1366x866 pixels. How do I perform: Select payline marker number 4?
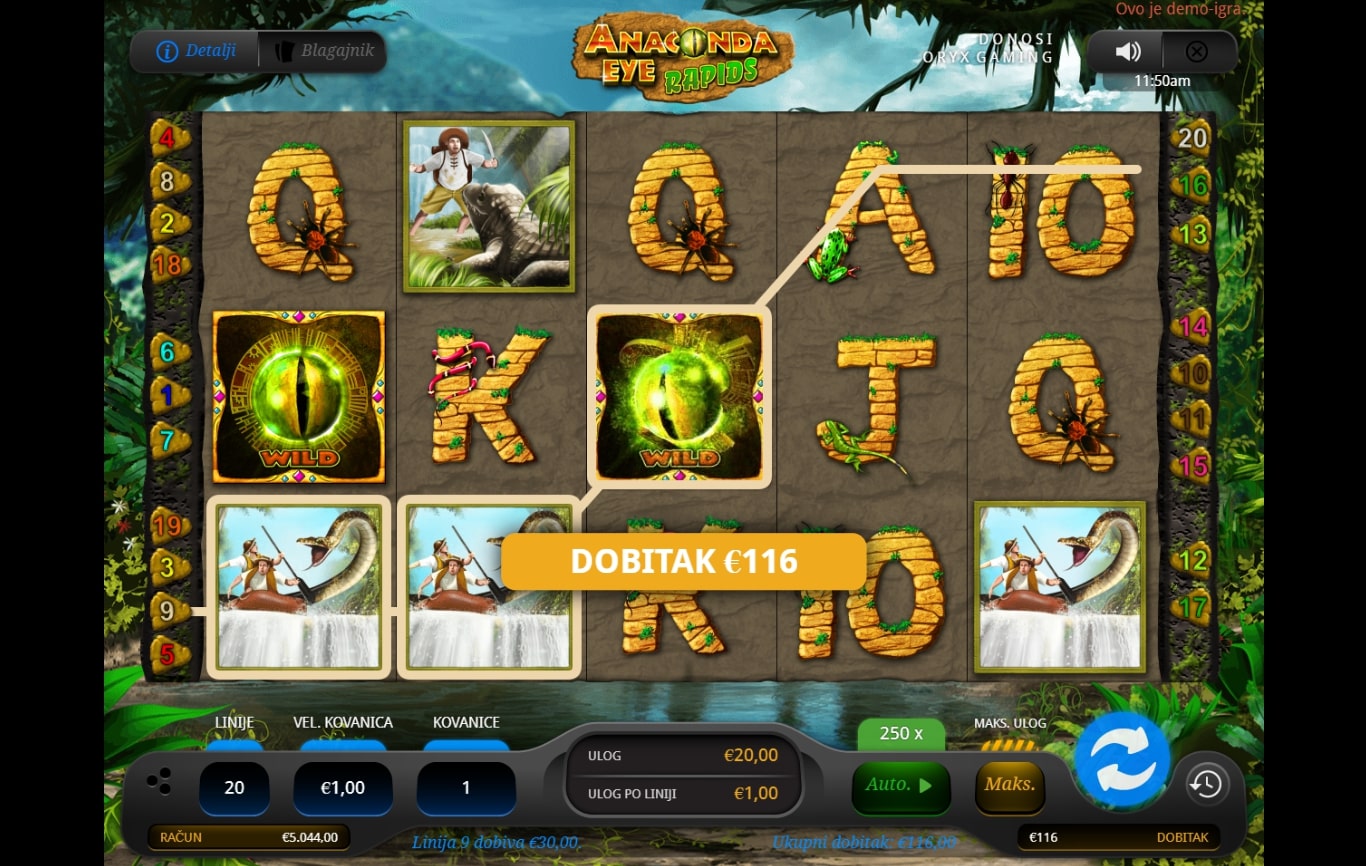tap(167, 138)
